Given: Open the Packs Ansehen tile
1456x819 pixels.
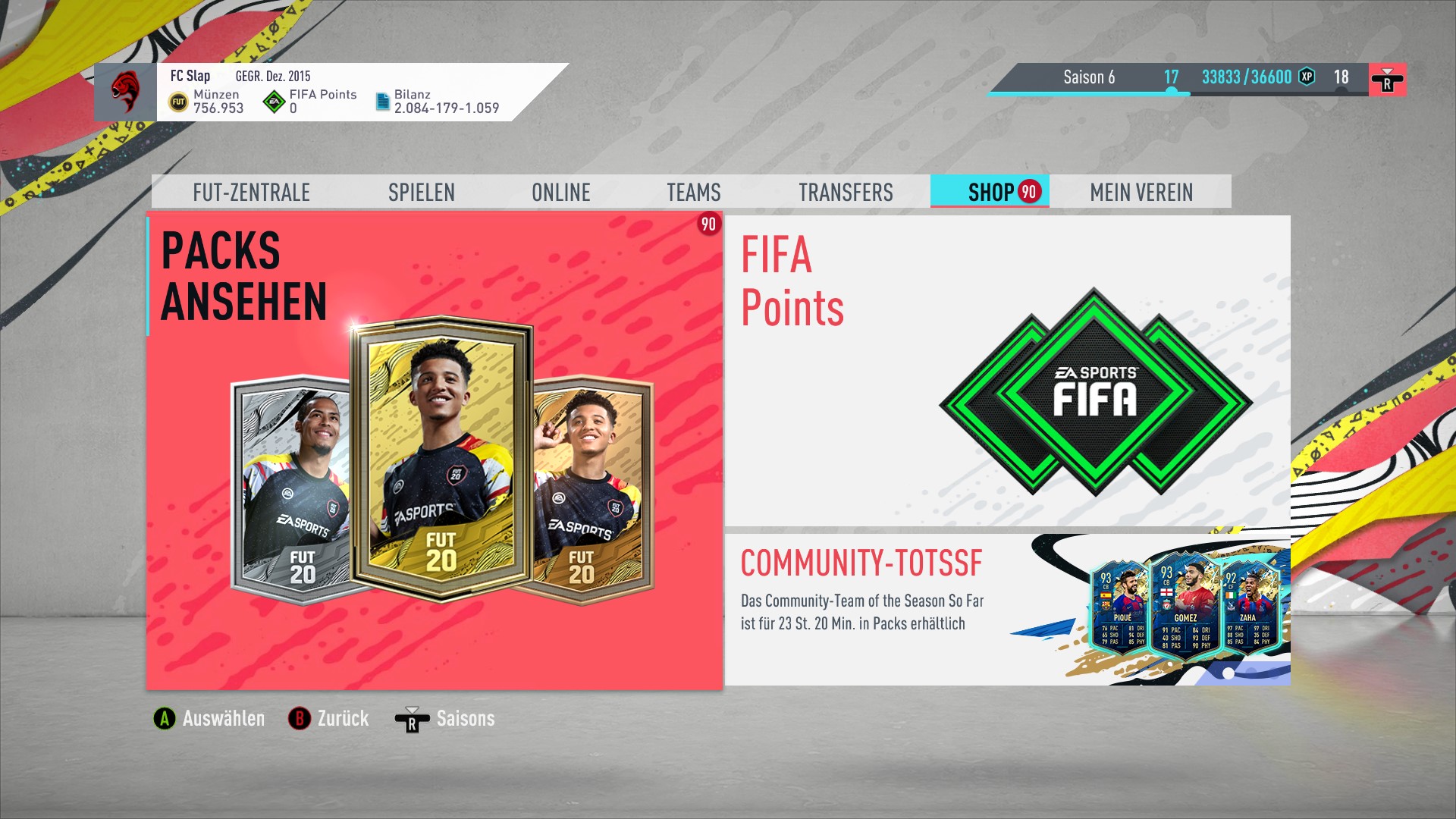Looking at the screenshot, I should [434, 451].
